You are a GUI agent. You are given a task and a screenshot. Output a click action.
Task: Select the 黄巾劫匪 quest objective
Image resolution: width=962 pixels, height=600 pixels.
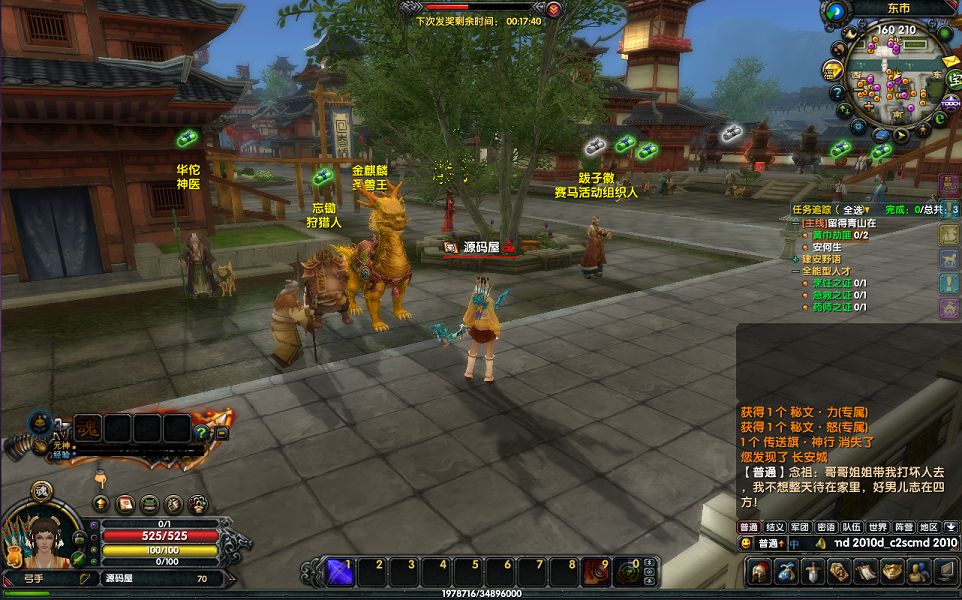pyautogui.click(x=832, y=235)
